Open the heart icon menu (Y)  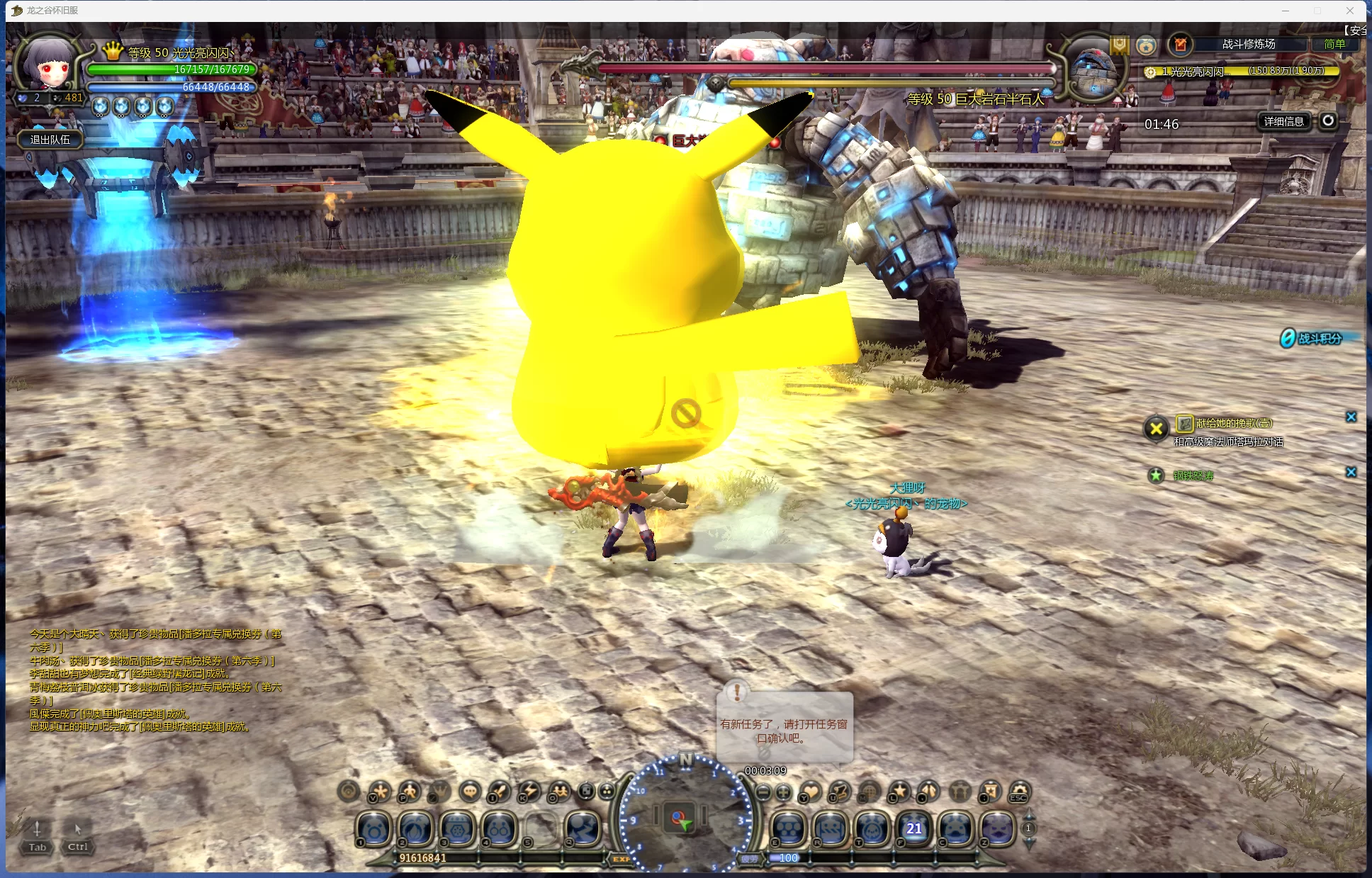(810, 791)
